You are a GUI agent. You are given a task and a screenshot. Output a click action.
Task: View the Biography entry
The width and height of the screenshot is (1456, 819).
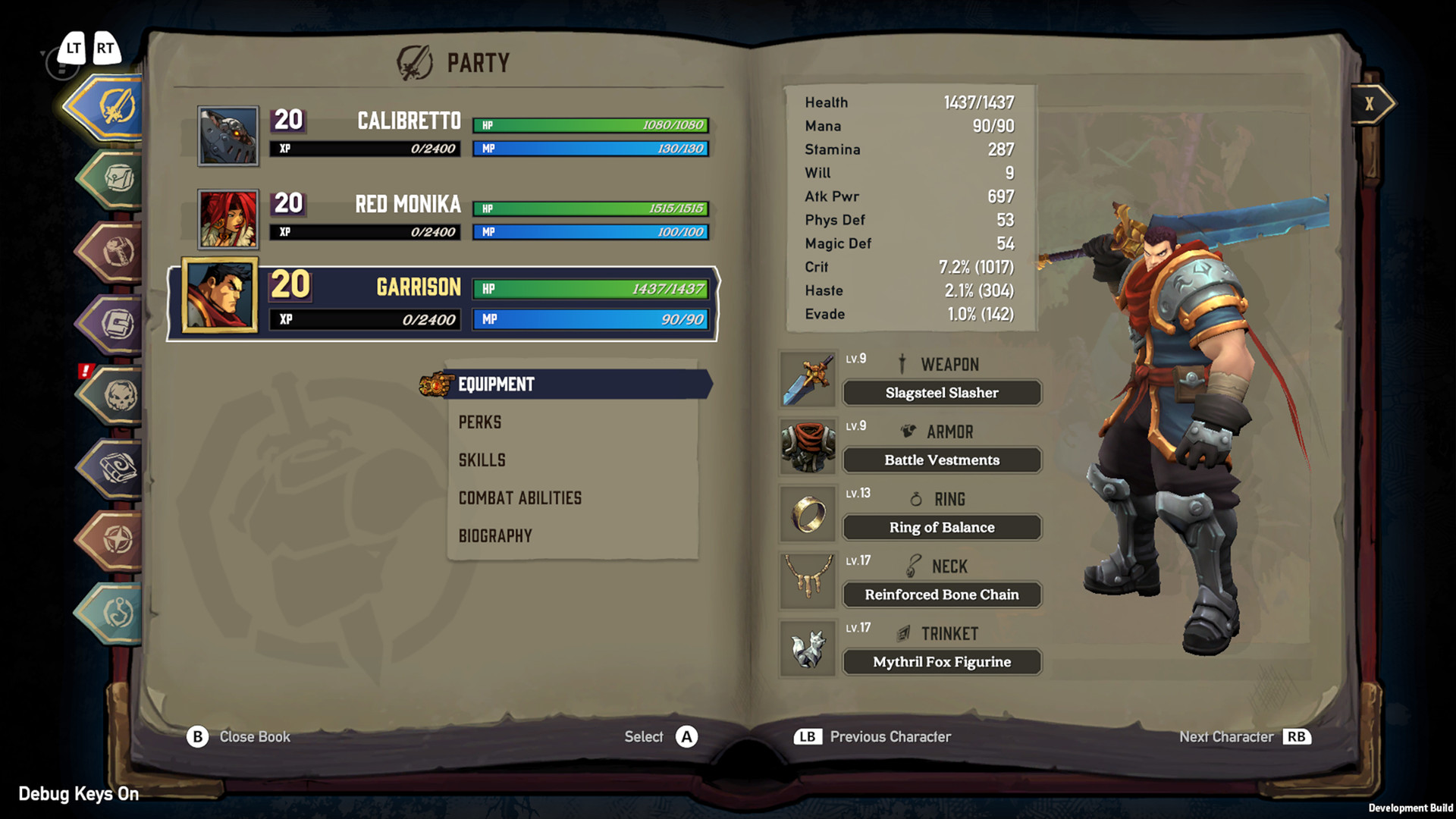coord(495,536)
